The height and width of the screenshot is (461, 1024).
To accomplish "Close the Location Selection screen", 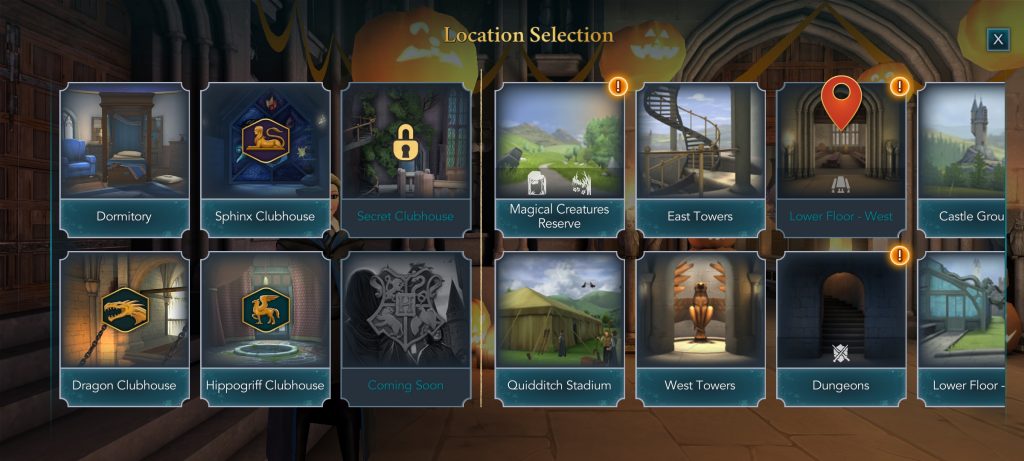I will click(x=997, y=39).
